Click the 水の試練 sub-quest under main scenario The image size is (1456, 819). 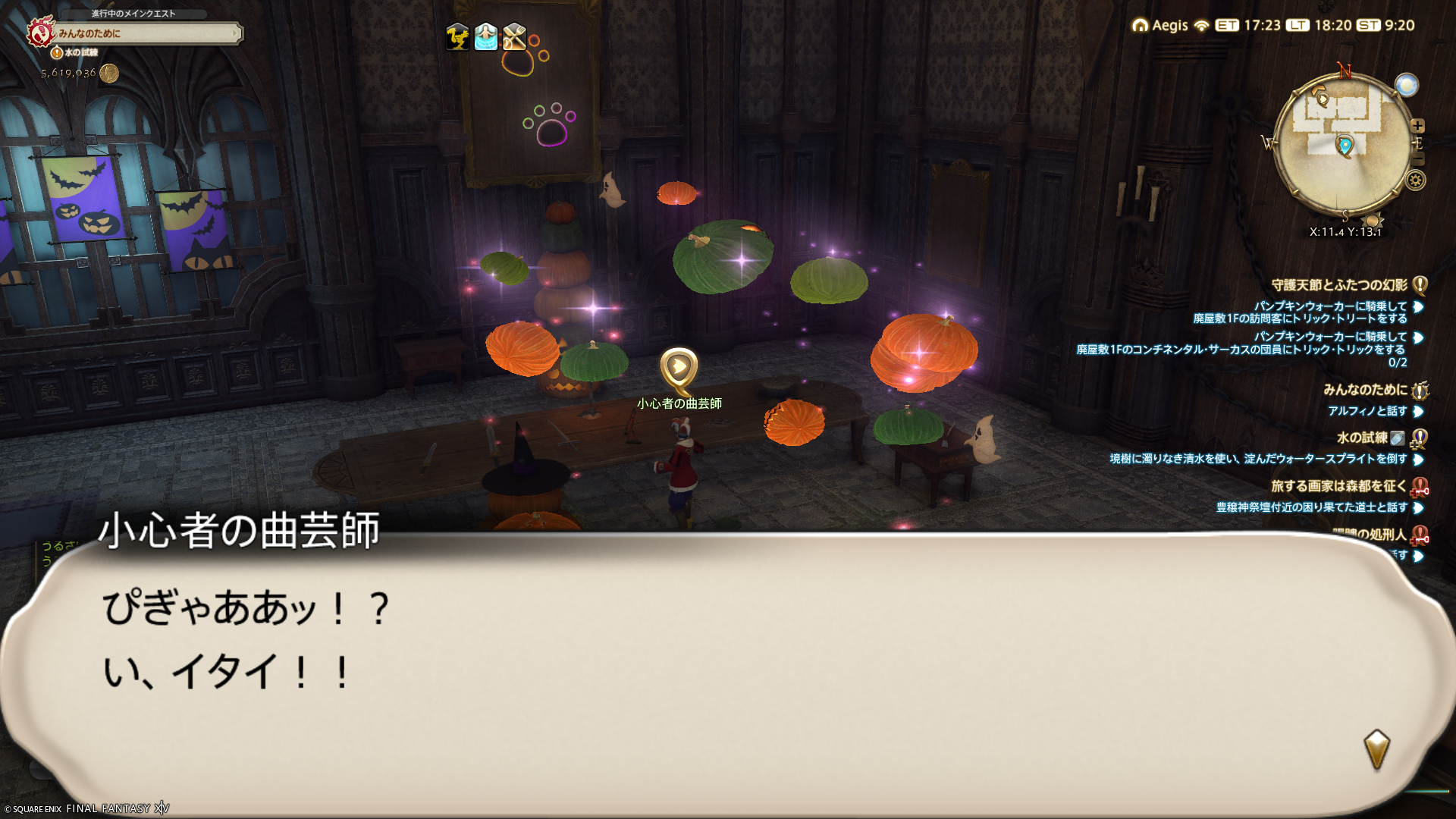(80, 52)
